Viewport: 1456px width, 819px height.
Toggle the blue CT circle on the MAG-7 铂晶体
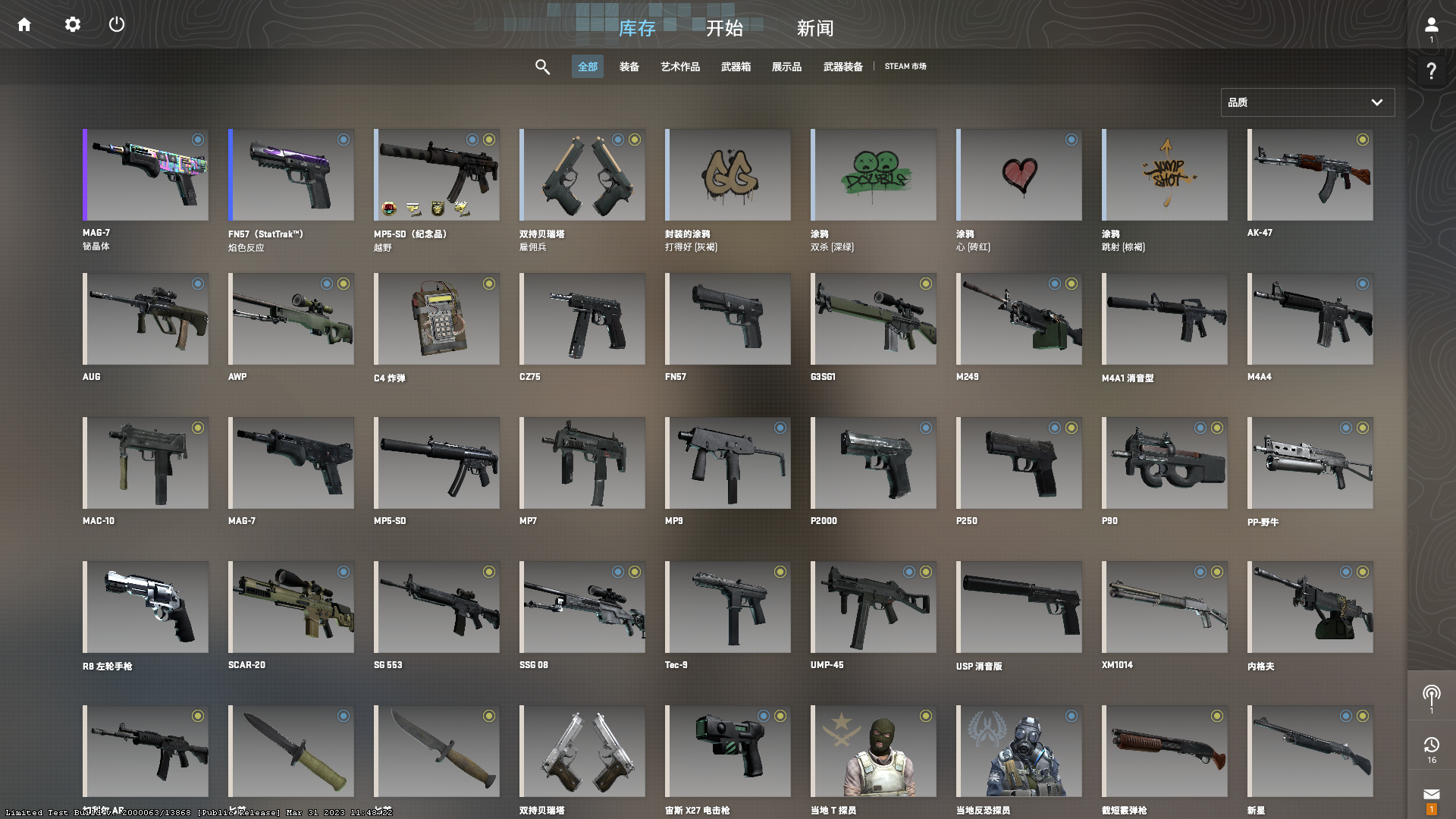point(198,140)
